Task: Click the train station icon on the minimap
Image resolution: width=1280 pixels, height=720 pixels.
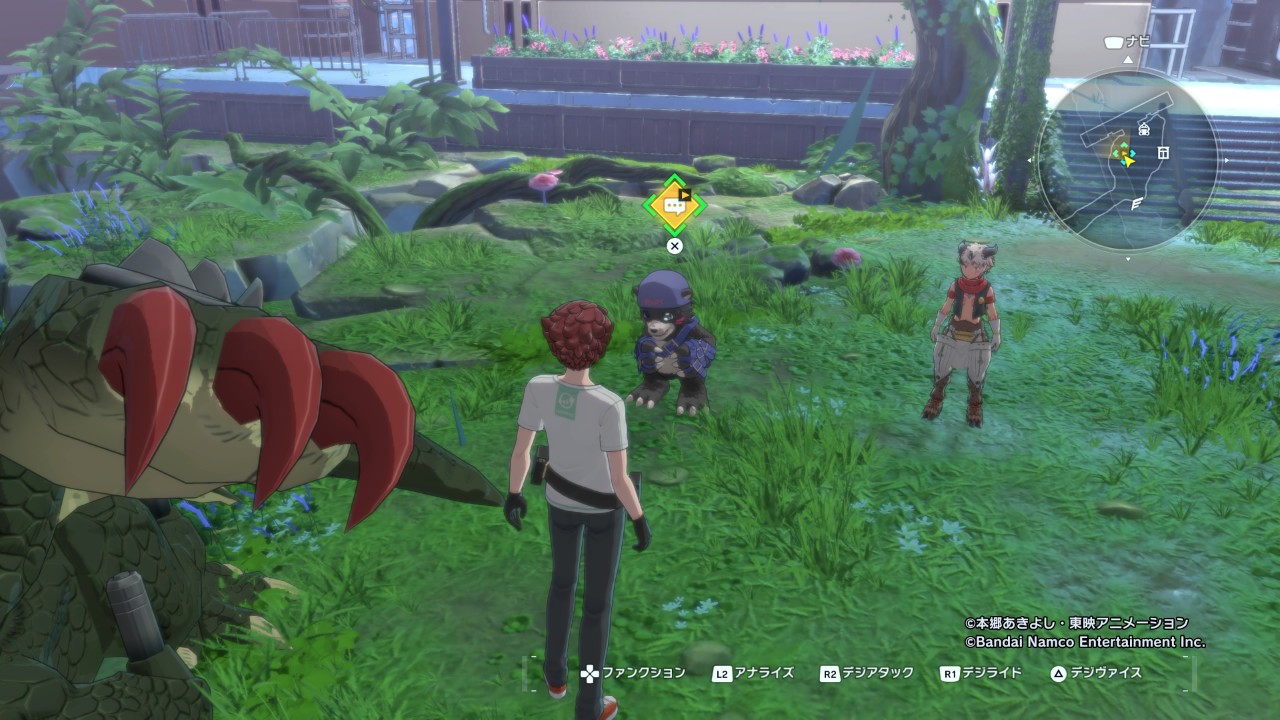Action: click(x=1145, y=129)
